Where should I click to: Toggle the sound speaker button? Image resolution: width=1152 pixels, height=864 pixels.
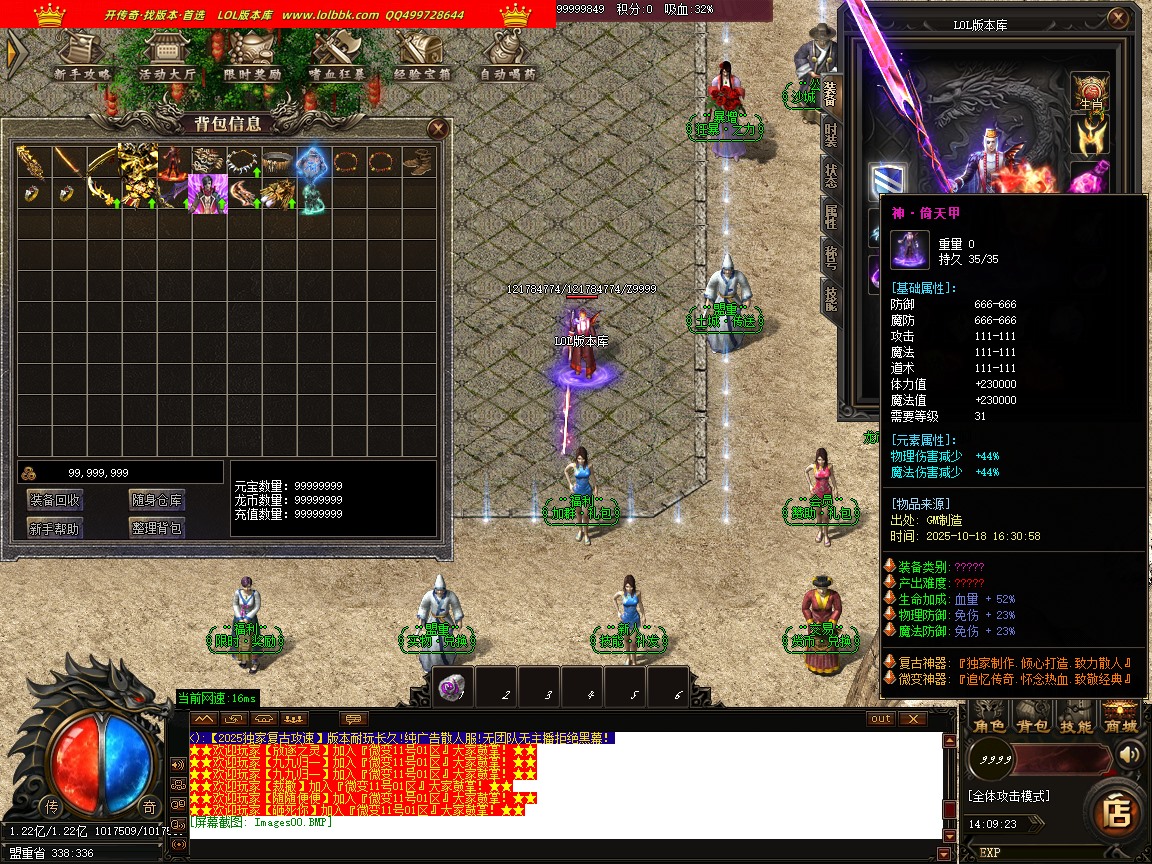click(x=1131, y=754)
